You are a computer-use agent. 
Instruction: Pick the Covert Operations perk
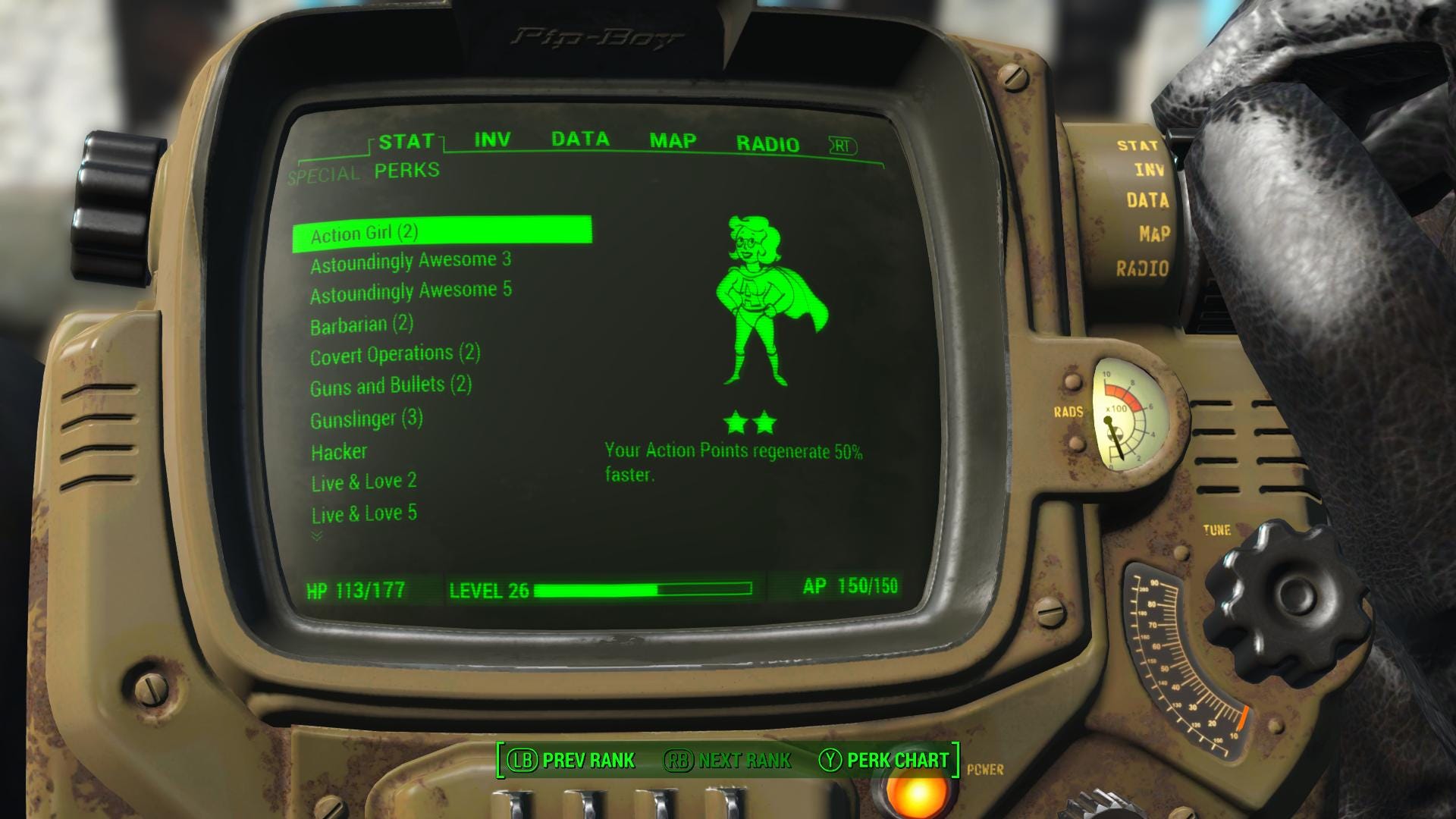[x=395, y=355]
